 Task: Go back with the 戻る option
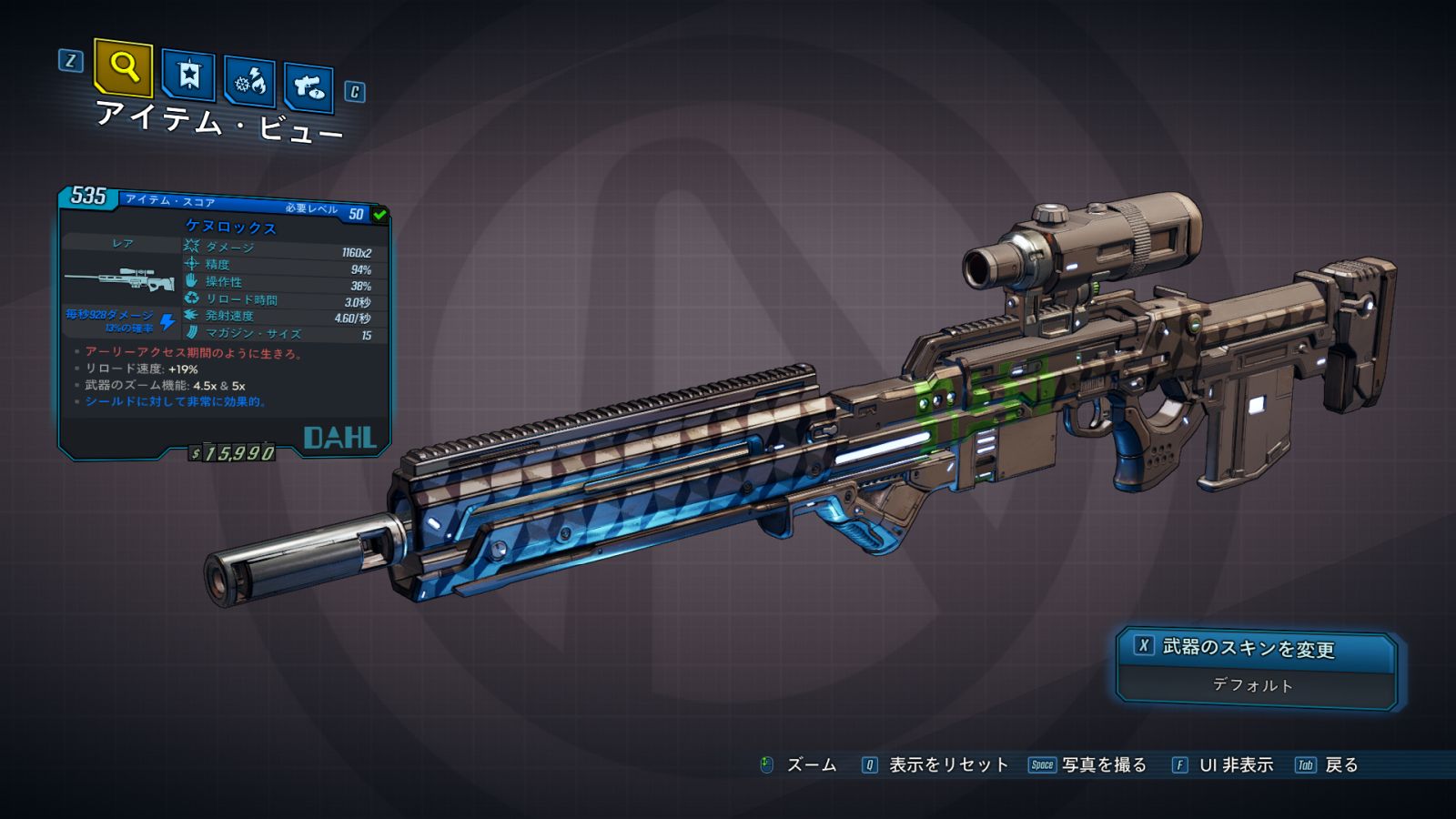[1340, 765]
